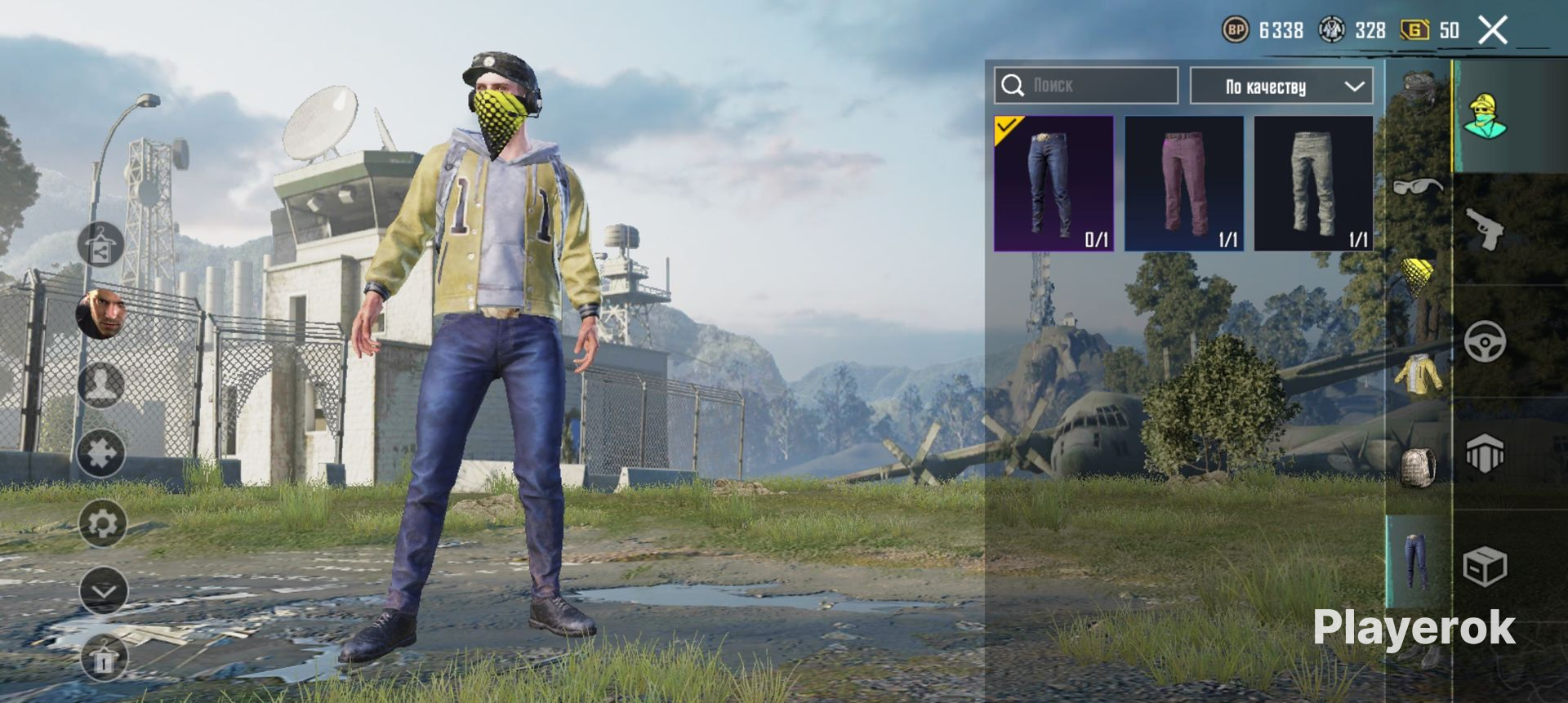Share outfit via hanger share button
1568x703 pixels.
[101, 244]
